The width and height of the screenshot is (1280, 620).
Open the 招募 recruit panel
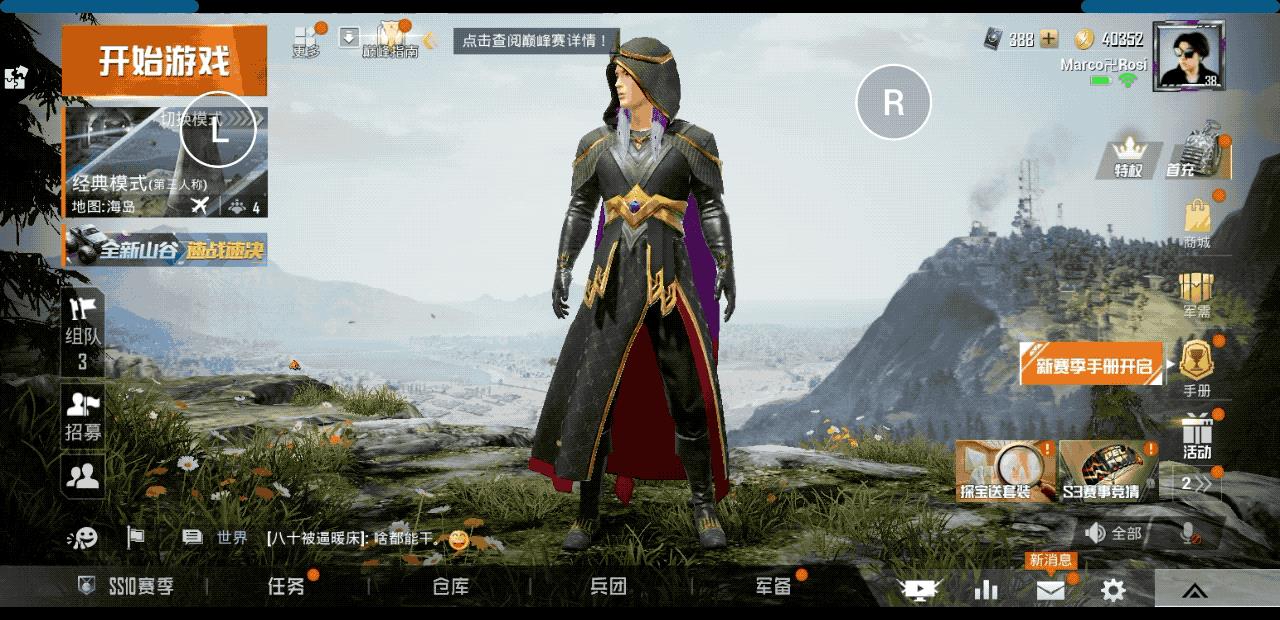(84, 416)
